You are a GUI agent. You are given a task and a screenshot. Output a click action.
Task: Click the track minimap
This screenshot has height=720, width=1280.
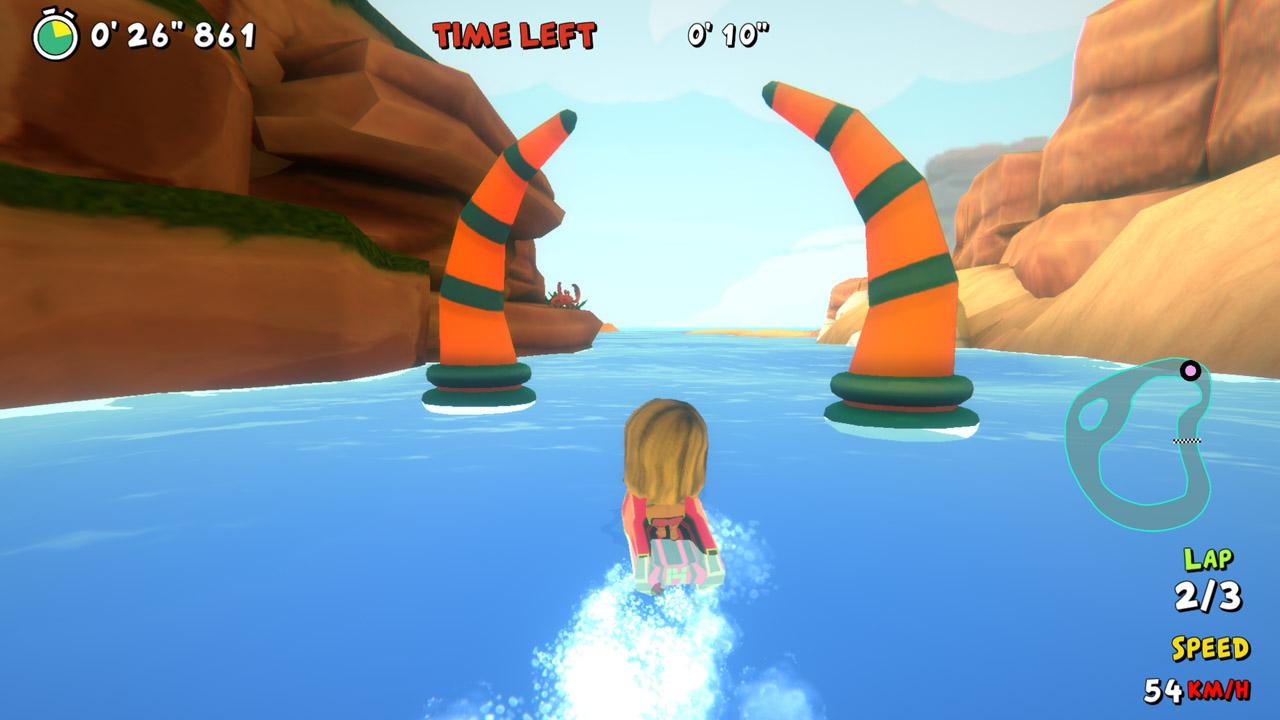coord(1140,443)
